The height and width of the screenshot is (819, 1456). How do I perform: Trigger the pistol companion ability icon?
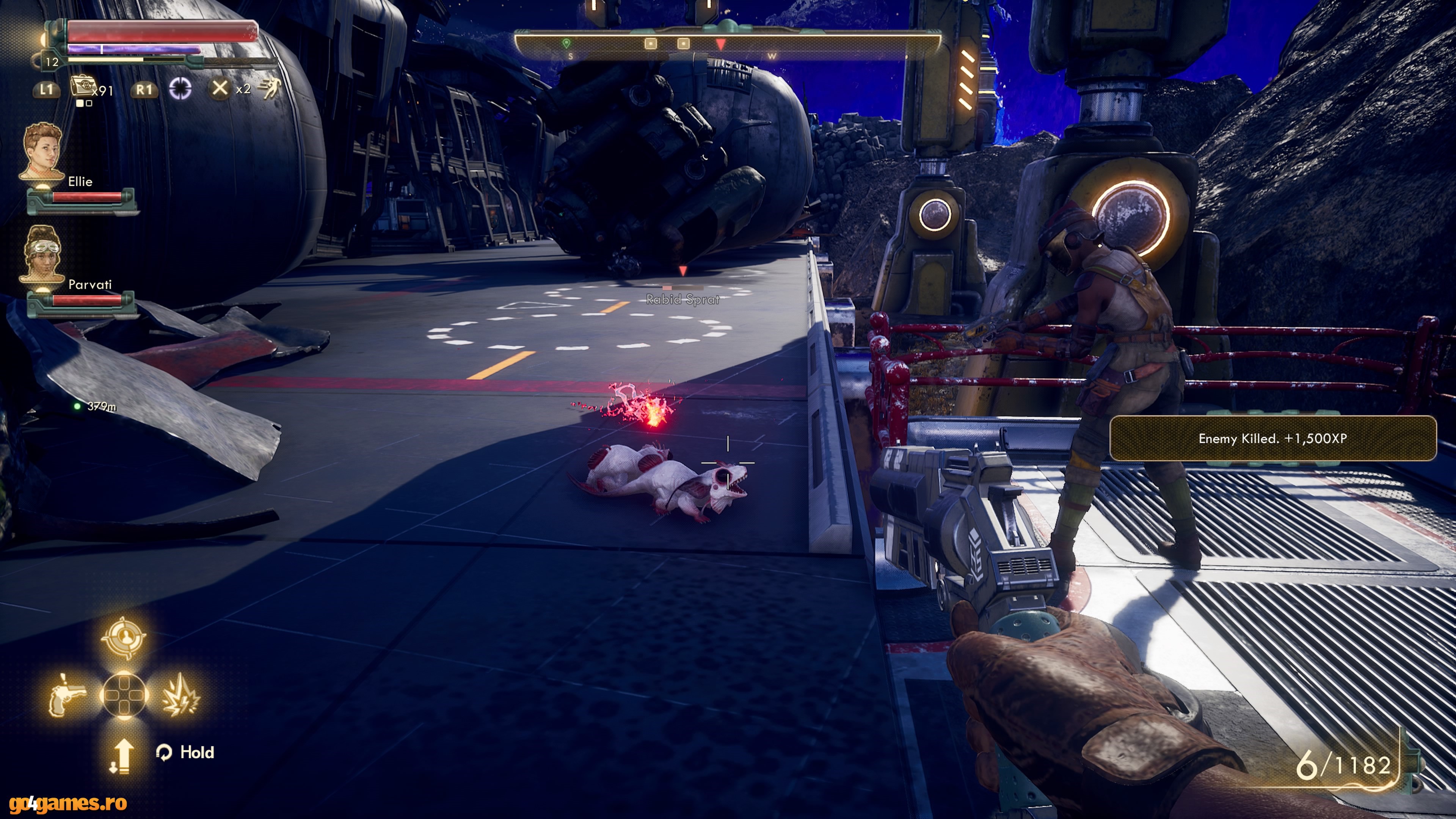click(x=67, y=695)
